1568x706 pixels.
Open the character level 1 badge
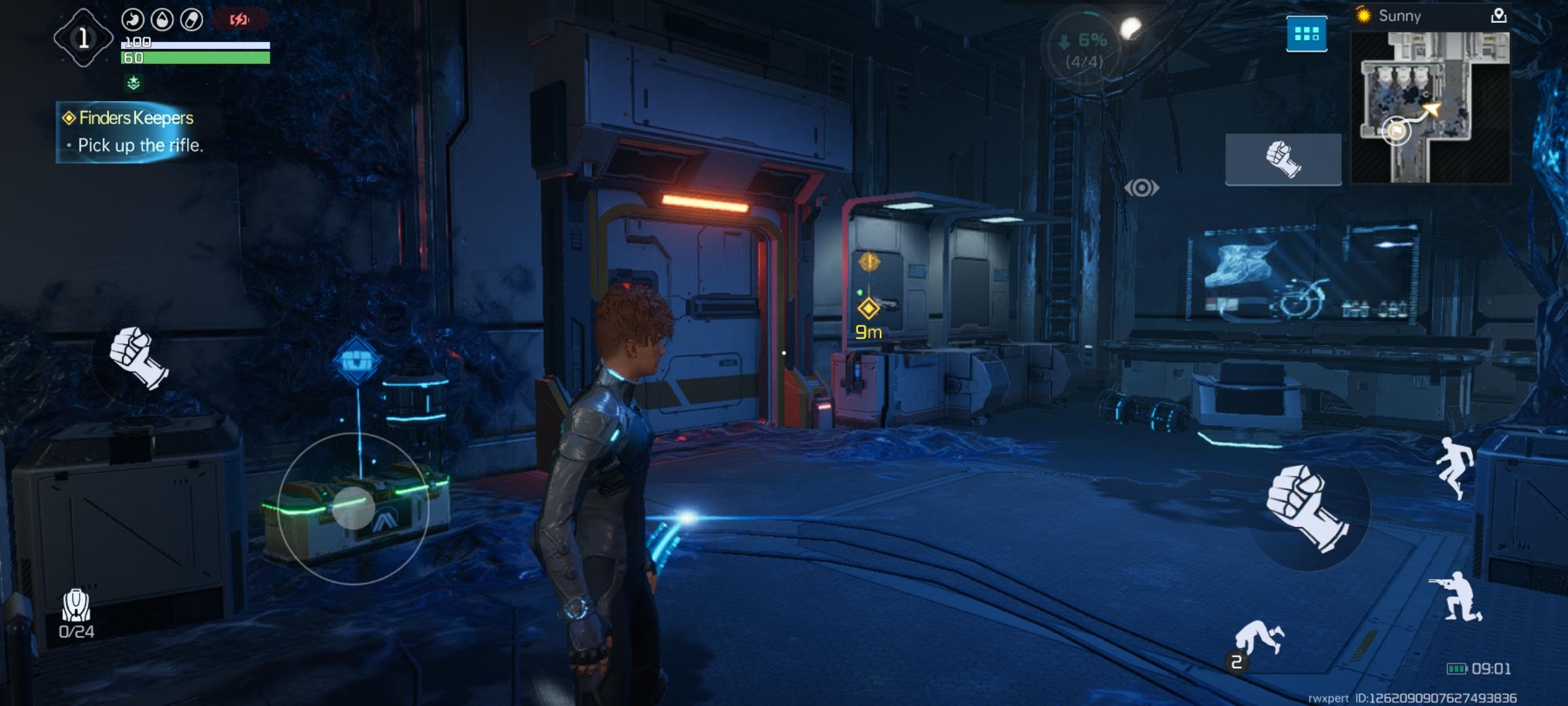point(83,38)
